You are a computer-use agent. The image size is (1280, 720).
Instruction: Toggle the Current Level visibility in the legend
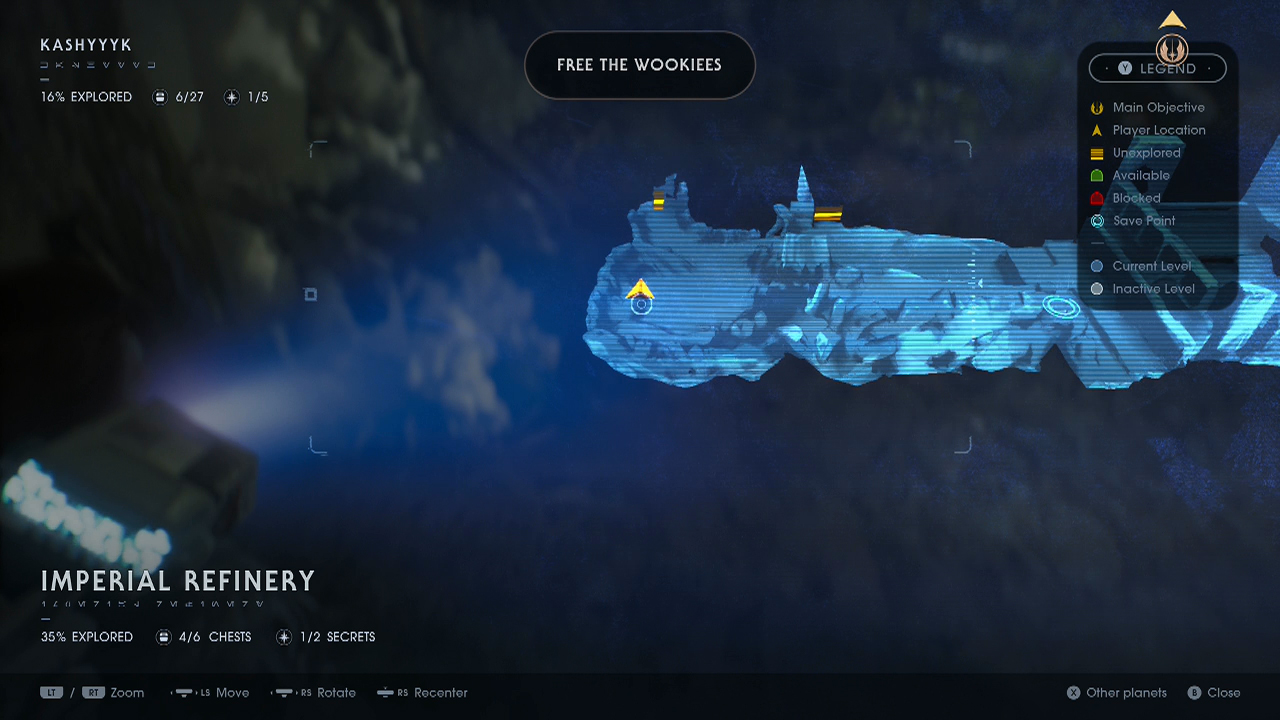[1096, 266]
